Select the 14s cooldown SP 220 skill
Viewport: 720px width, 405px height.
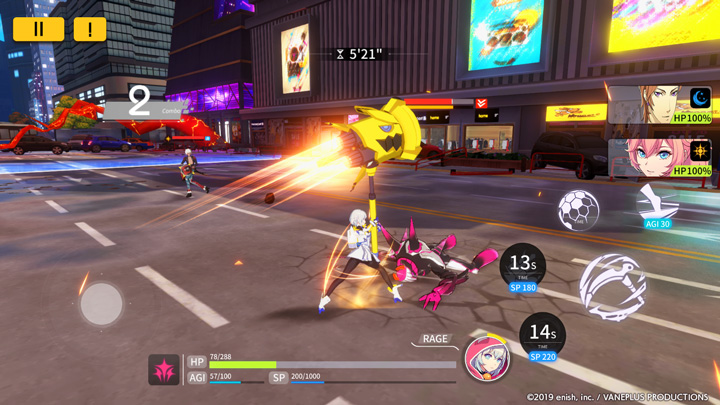point(542,336)
